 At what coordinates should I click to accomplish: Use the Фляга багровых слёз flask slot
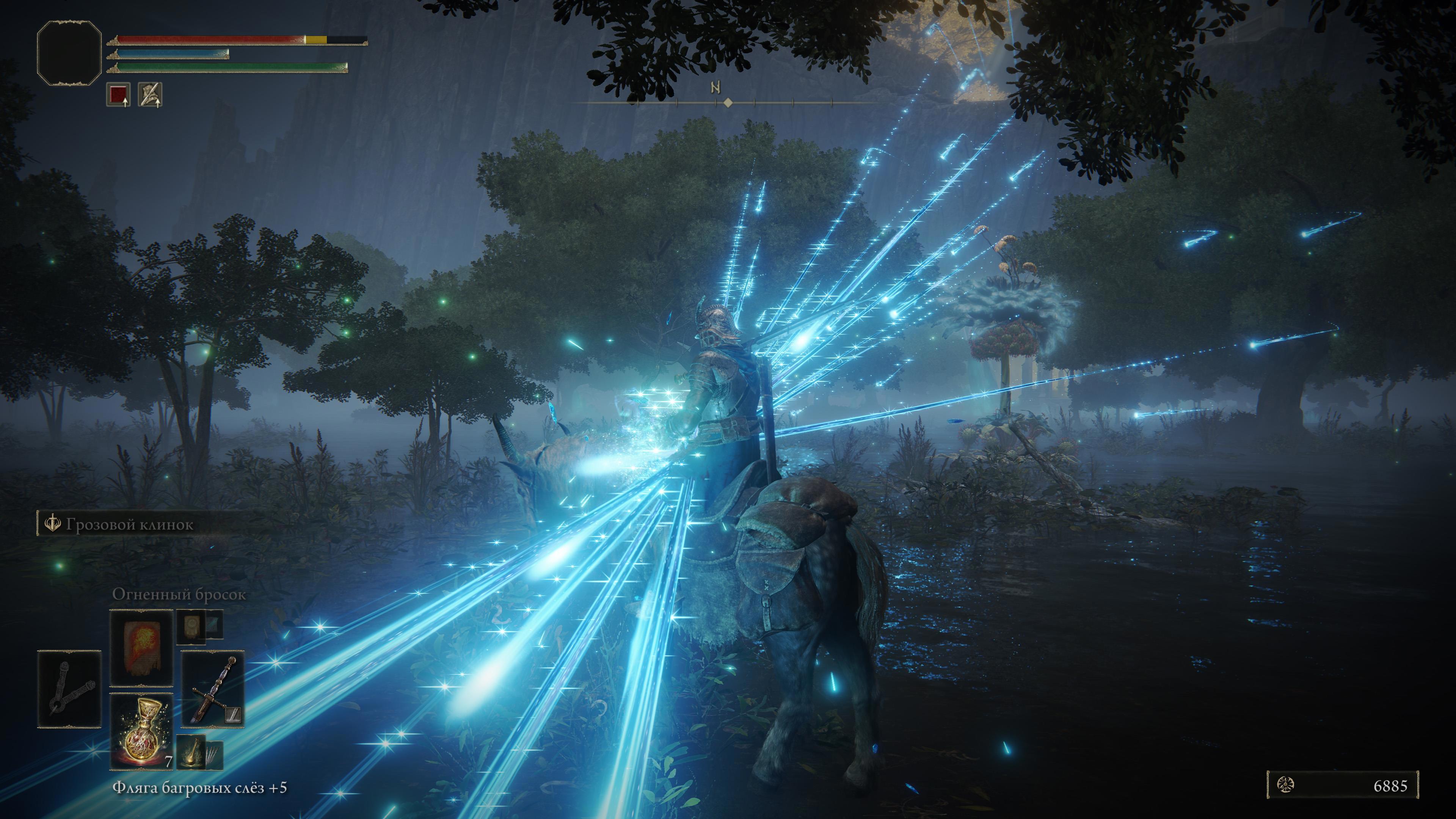pos(141,731)
